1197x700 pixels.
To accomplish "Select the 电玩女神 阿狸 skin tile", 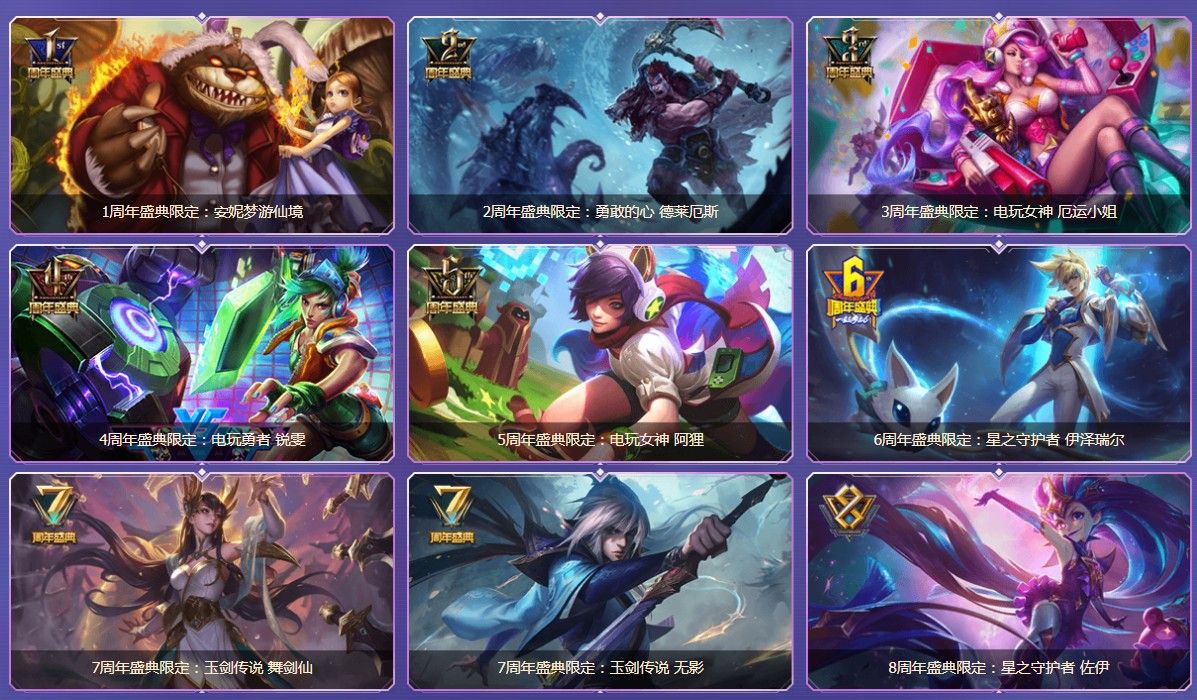I will [600, 353].
